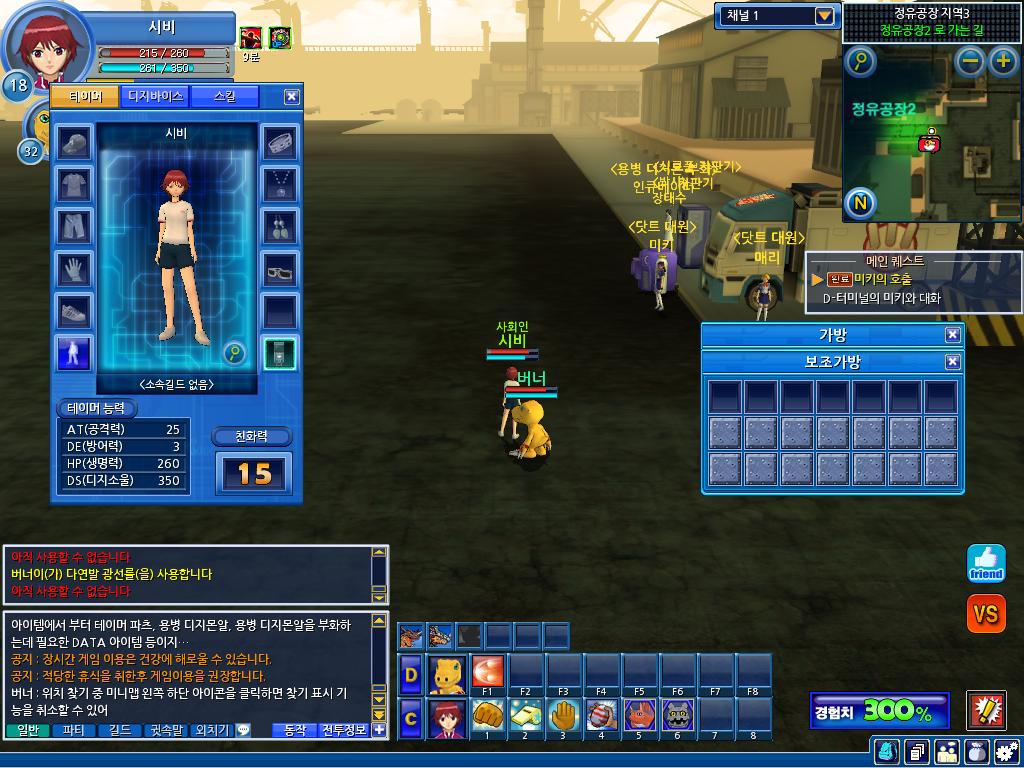This screenshot has width=1024, height=768.
Task: Use the fist attack in hotbar slot 1
Action: [487, 714]
